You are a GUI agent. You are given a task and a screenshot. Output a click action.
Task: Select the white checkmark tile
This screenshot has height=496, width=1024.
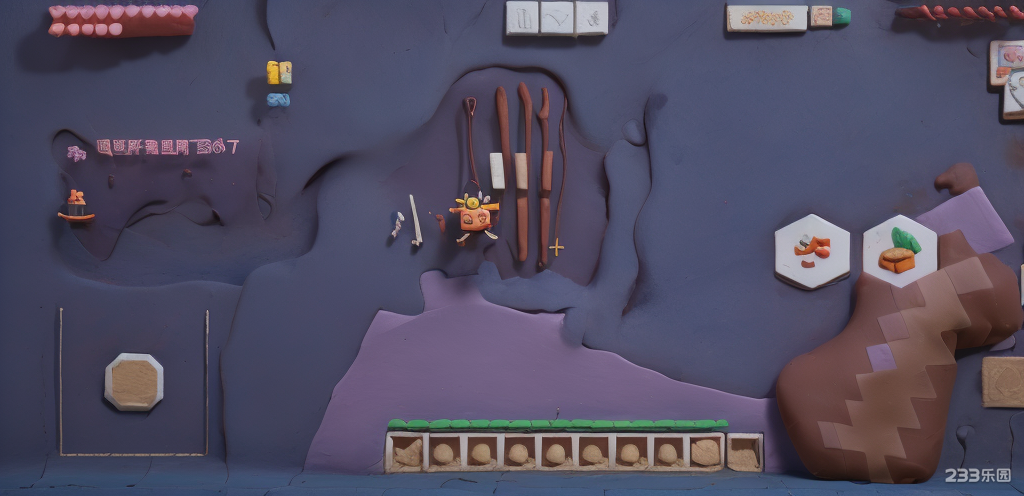(557, 17)
